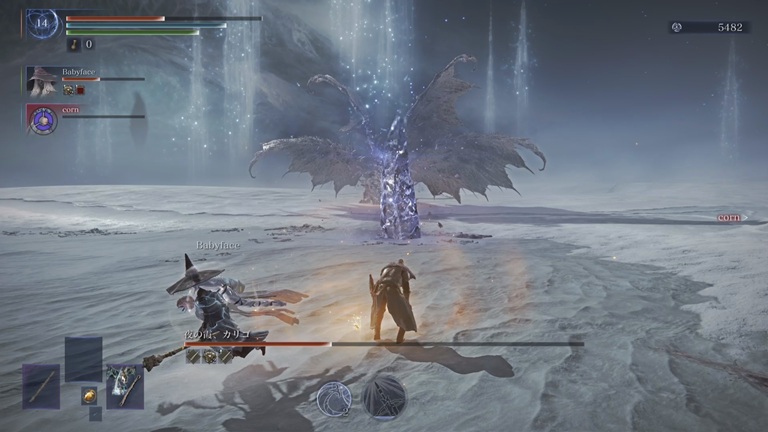The width and height of the screenshot is (768, 432).
Task: Select corn's downed teammate portrait
Action: [42, 119]
